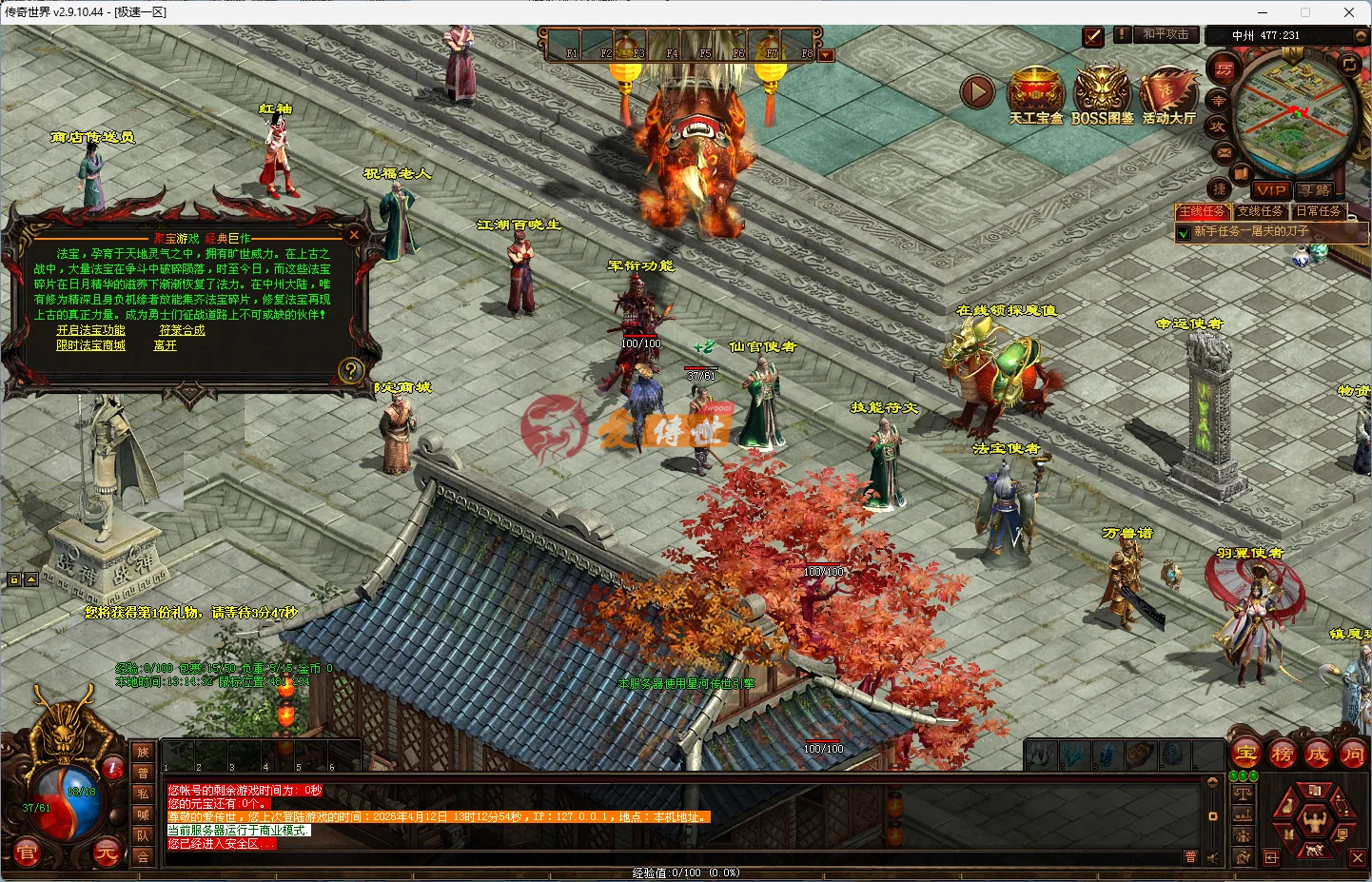Collapse the coordinate bar with the yellow chevron
This screenshot has width=1372, height=882.
coord(1361,35)
